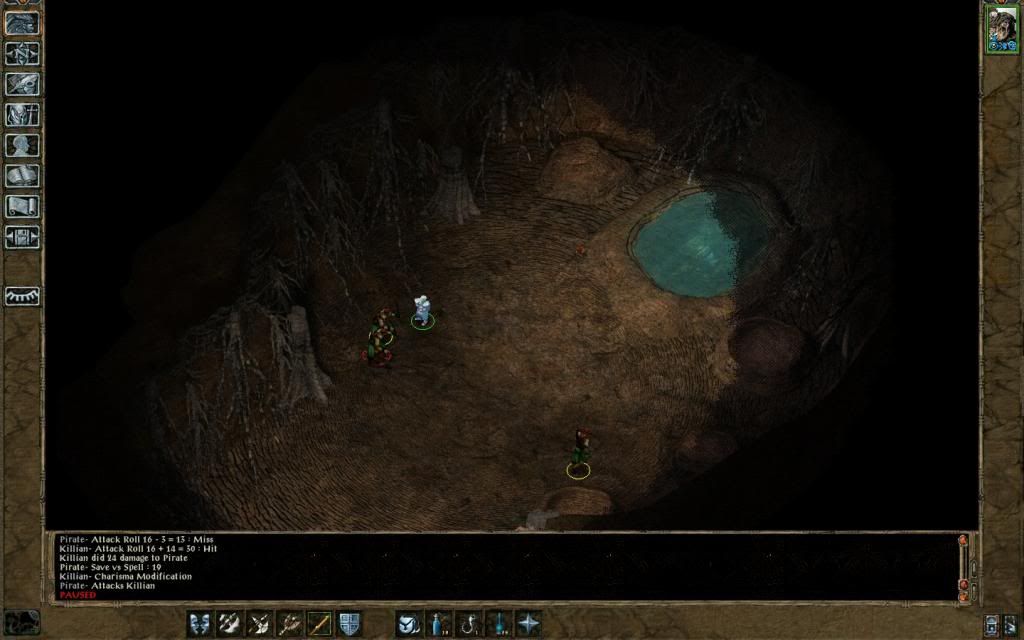Activate the shield guard action
The height and width of the screenshot is (640, 1024).
click(x=349, y=622)
